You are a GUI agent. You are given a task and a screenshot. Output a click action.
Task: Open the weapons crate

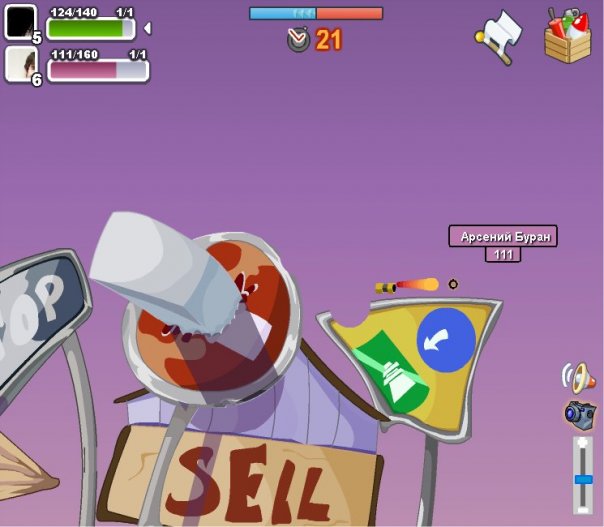pos(567,35)
